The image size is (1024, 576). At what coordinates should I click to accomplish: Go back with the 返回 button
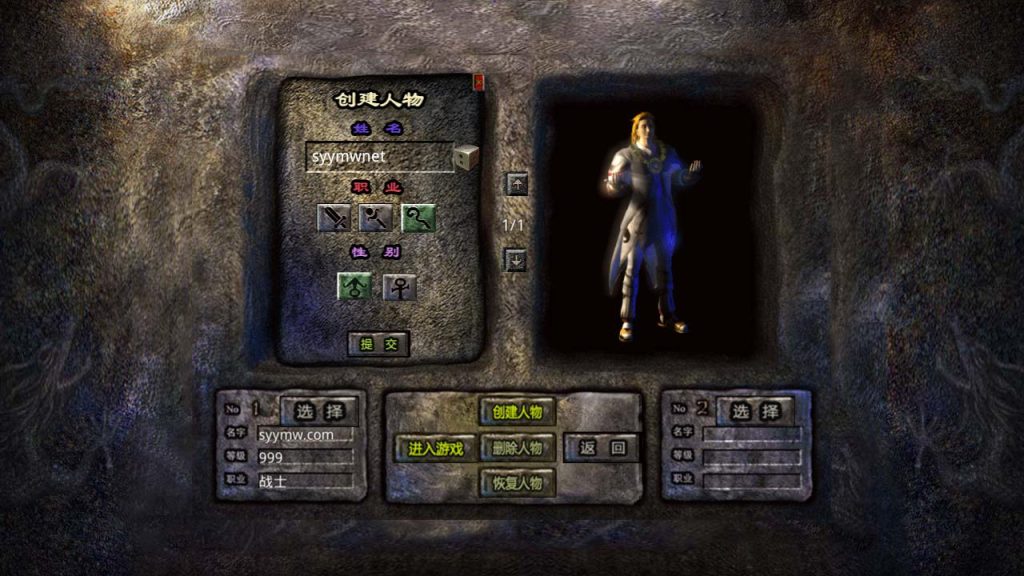[x=601, y=448]
